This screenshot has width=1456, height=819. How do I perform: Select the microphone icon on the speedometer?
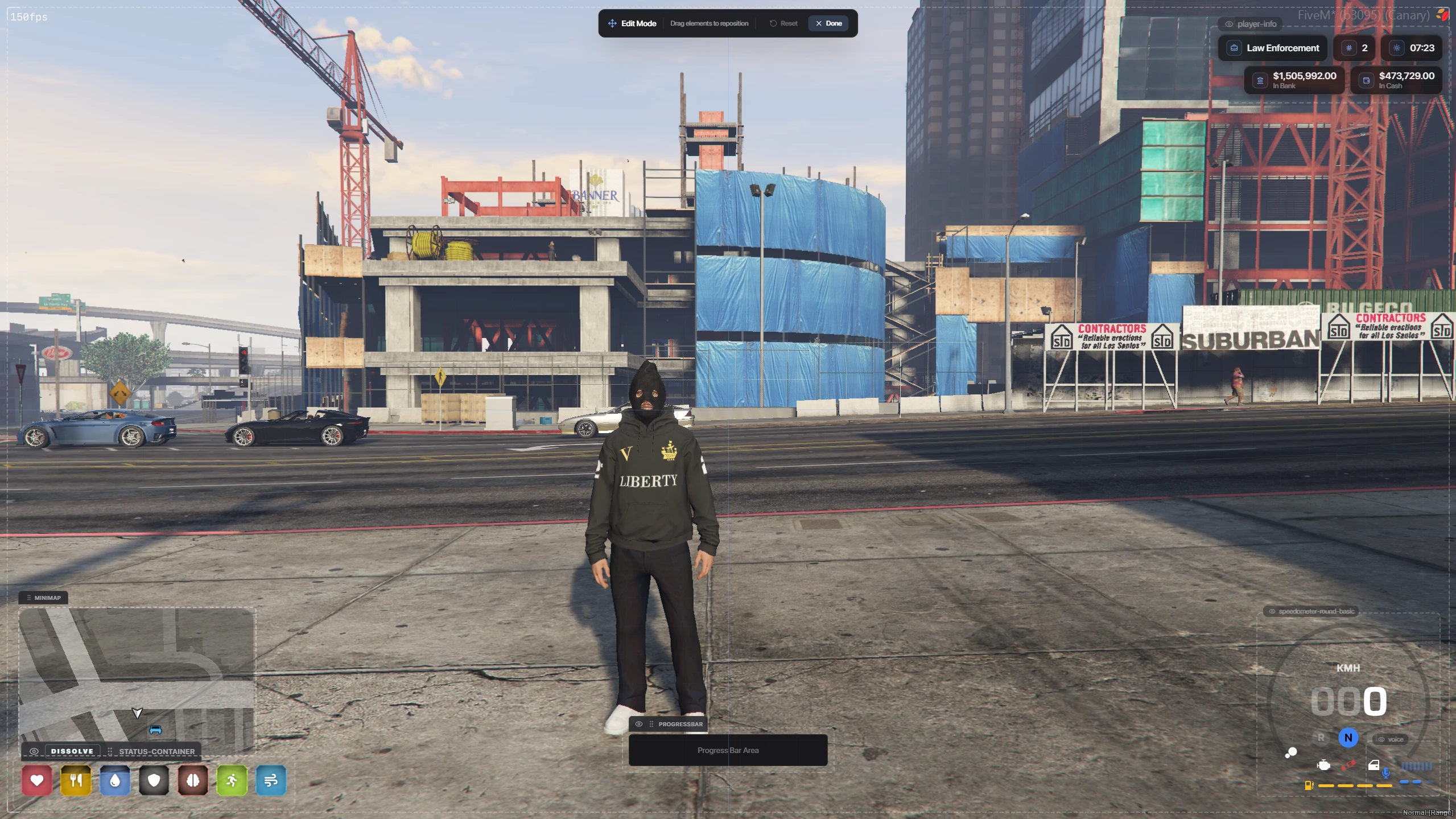click(1385, 772)
